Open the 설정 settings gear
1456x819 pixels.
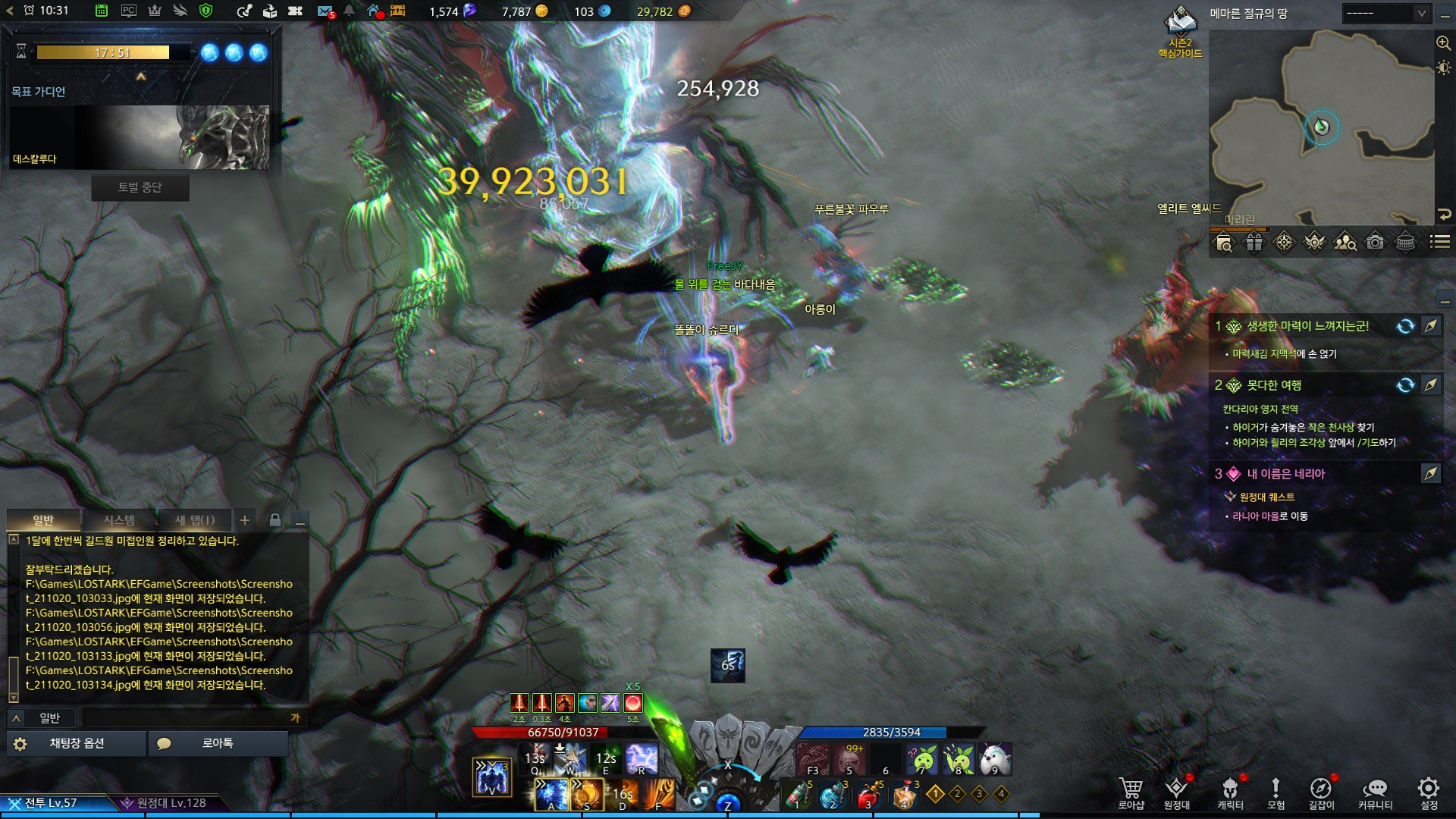pyautogui.click(x=1429, y=792)
